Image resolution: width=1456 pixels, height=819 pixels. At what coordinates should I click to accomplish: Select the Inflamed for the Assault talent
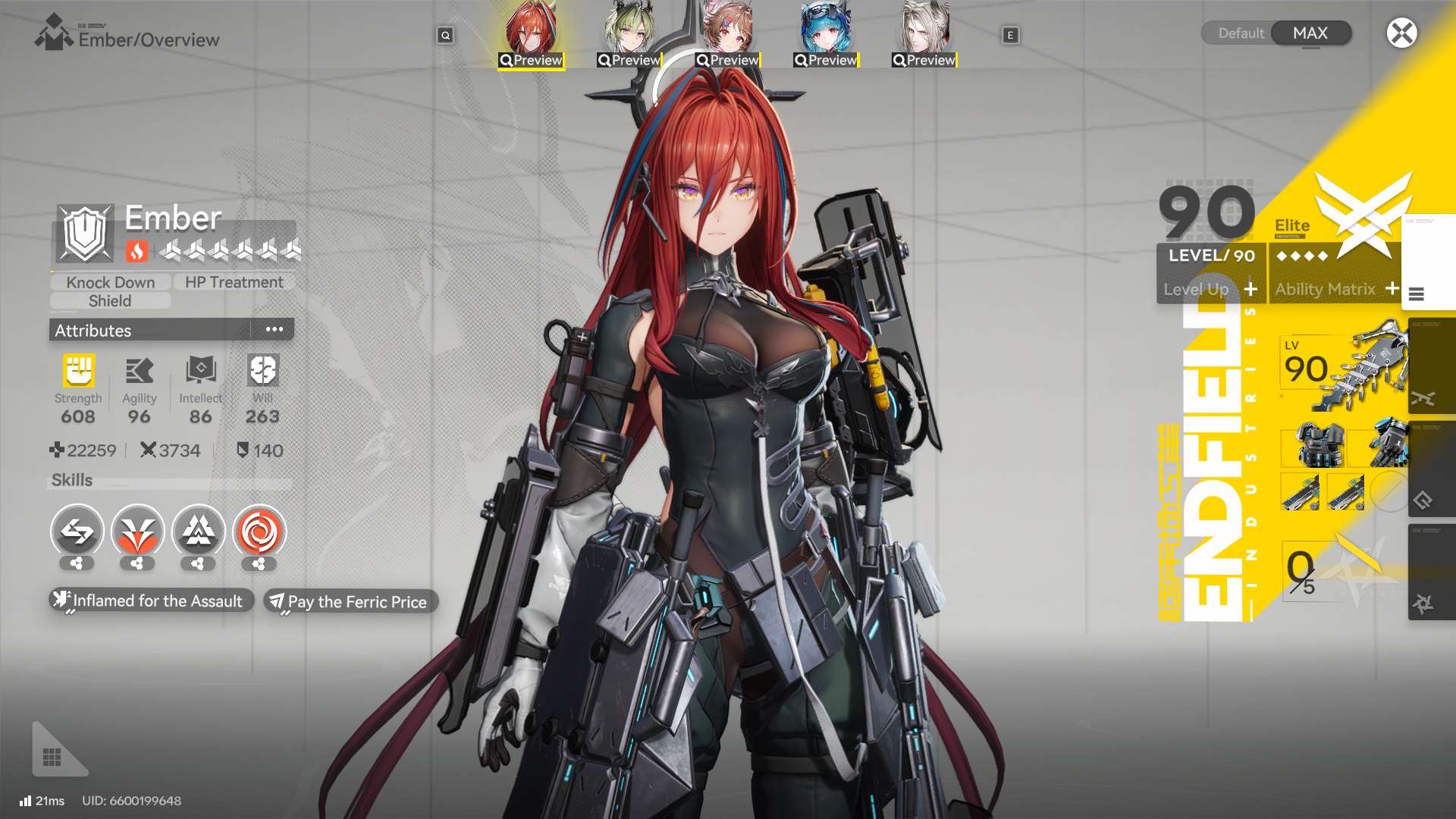pos(150,601)
